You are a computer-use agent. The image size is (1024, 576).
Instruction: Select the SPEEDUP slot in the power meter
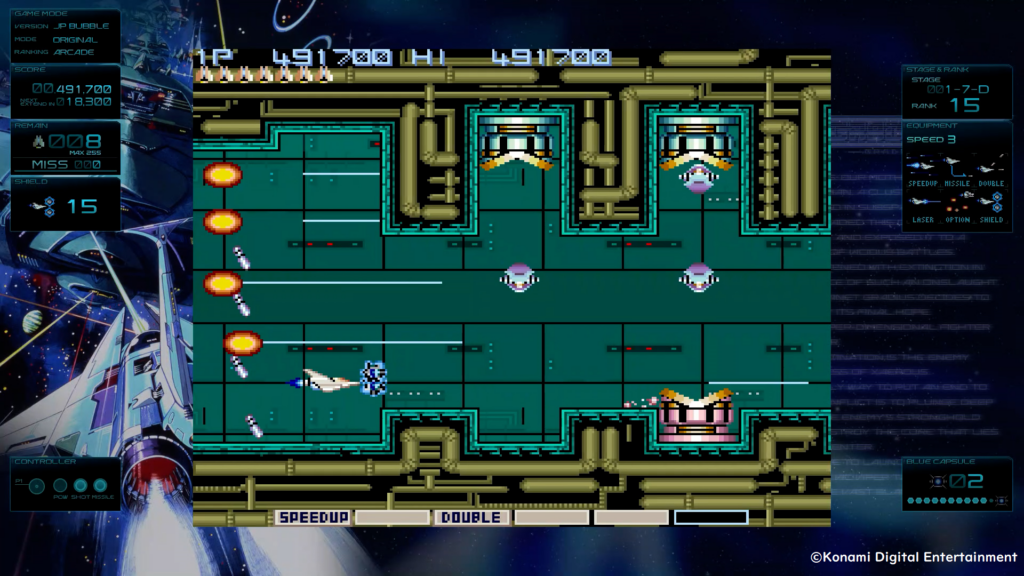[313, 517]
